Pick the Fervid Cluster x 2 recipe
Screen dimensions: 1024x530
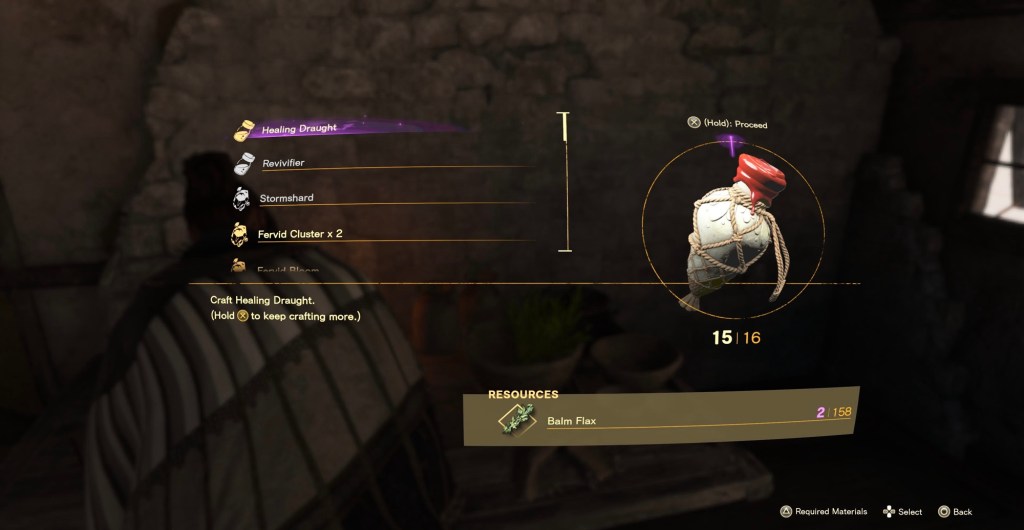302,234
